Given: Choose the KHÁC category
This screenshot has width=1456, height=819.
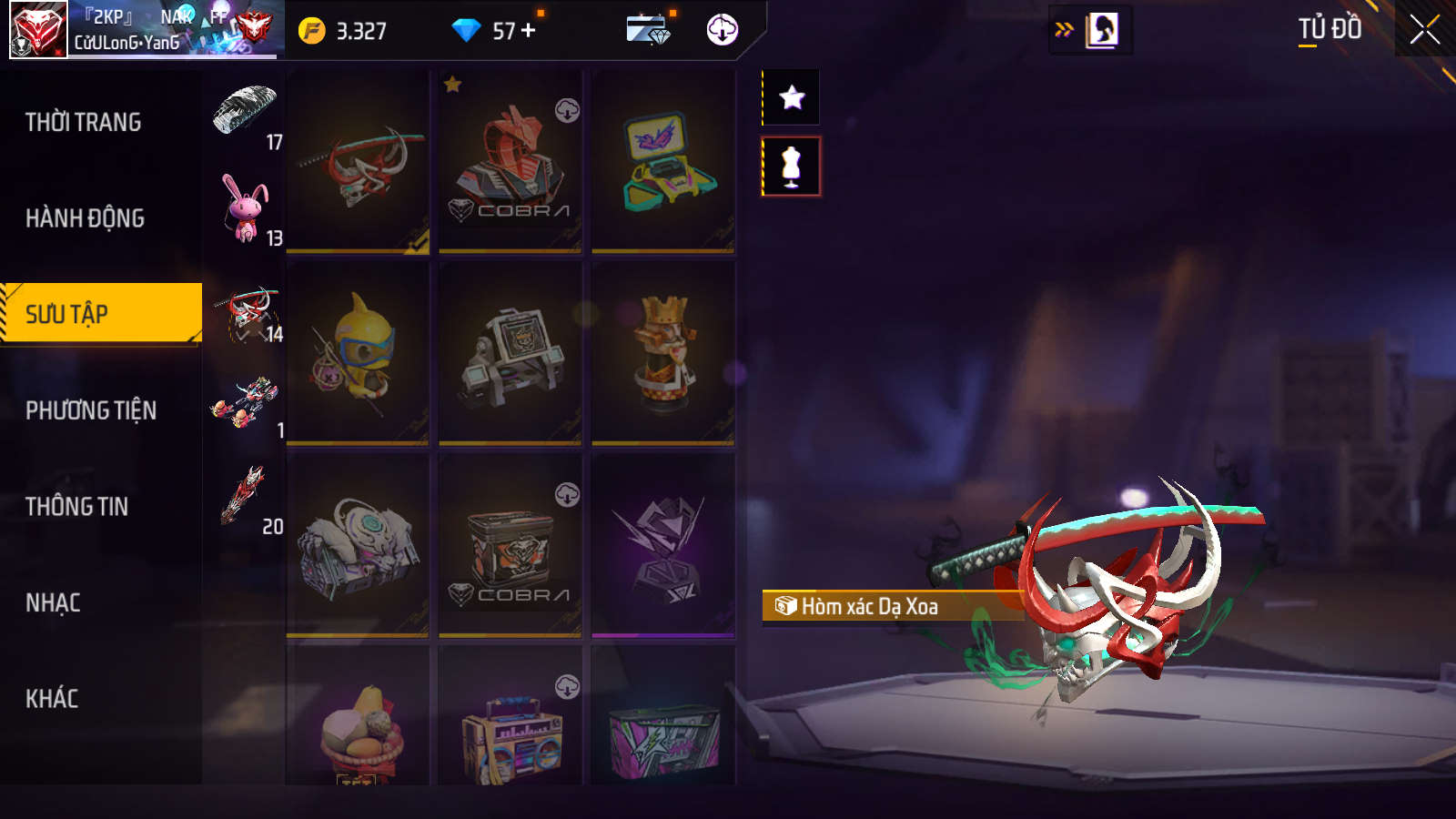Looking at the screenshot, I should [52, 699].
